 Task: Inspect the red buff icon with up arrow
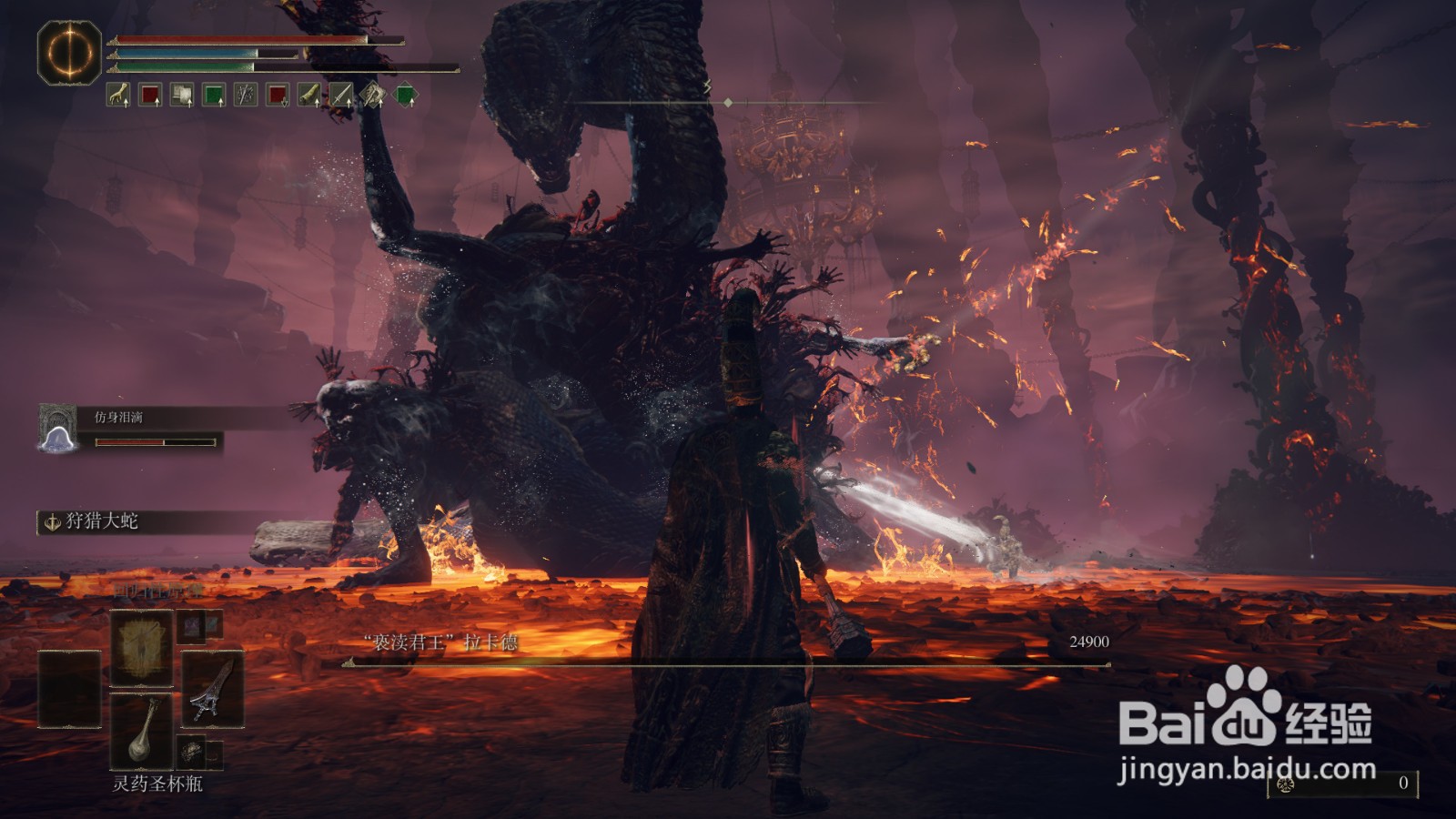point(150,95)
